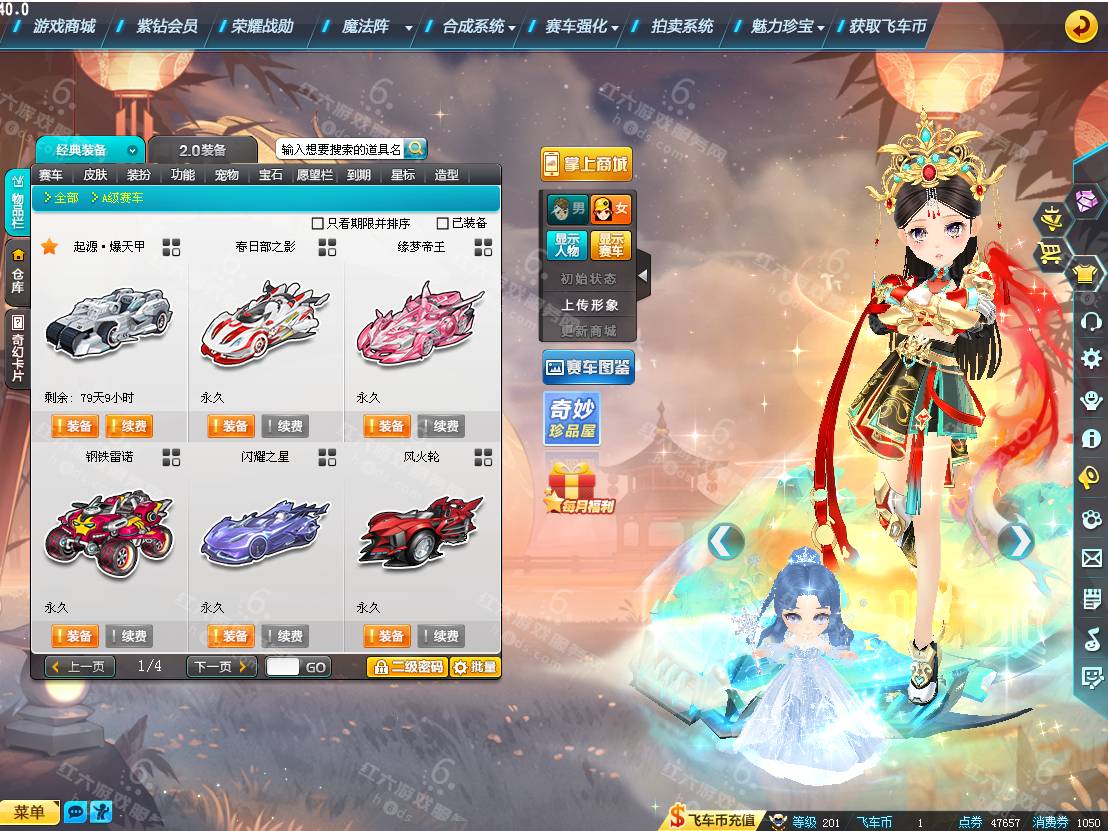Open the 游戏商城 game shop menu

click(x=64, y=26)
